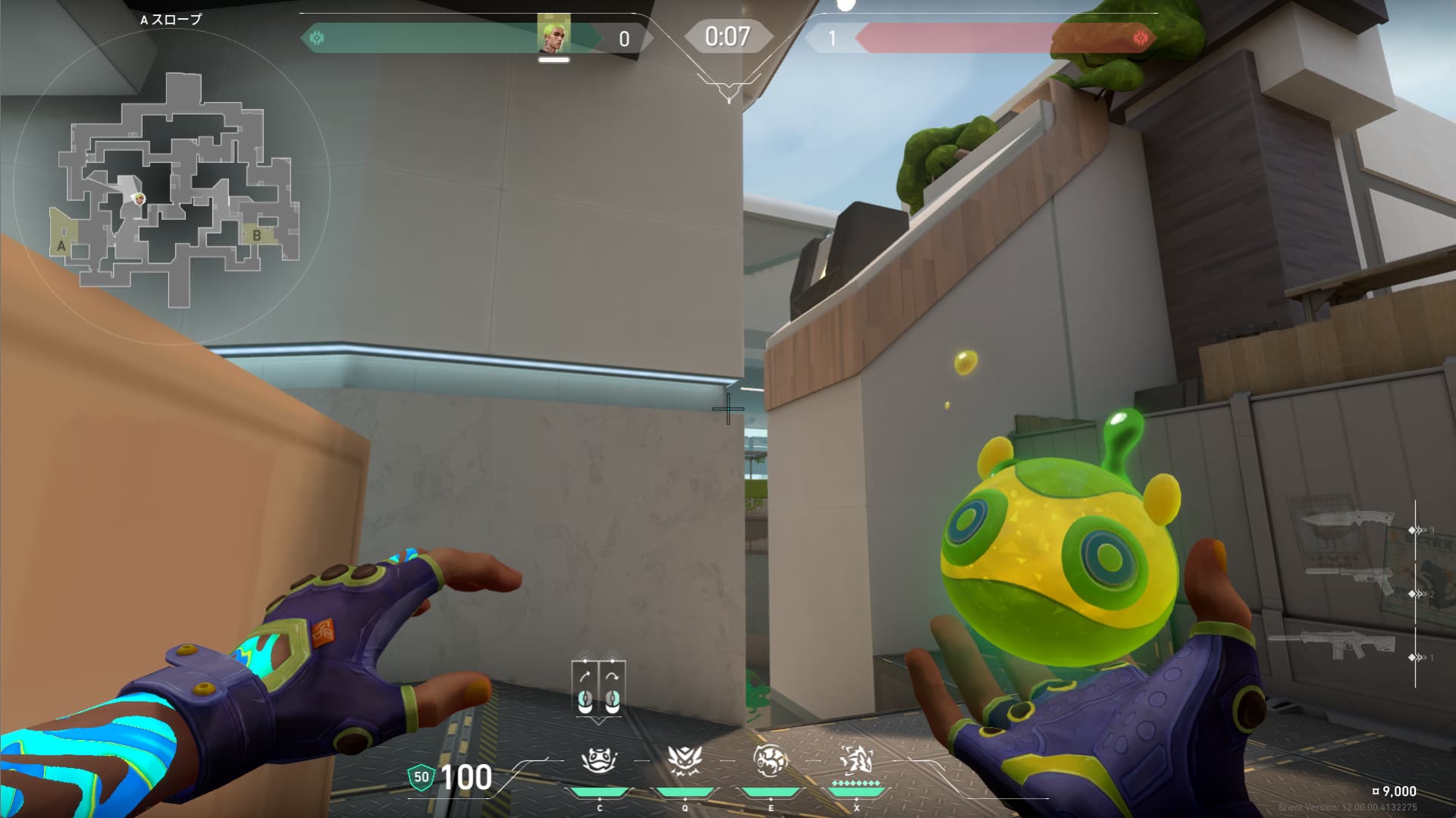Screen dimensions: 1456x818
Task: Activate the frog-face ability above C
Action: [x=599, y=760]
